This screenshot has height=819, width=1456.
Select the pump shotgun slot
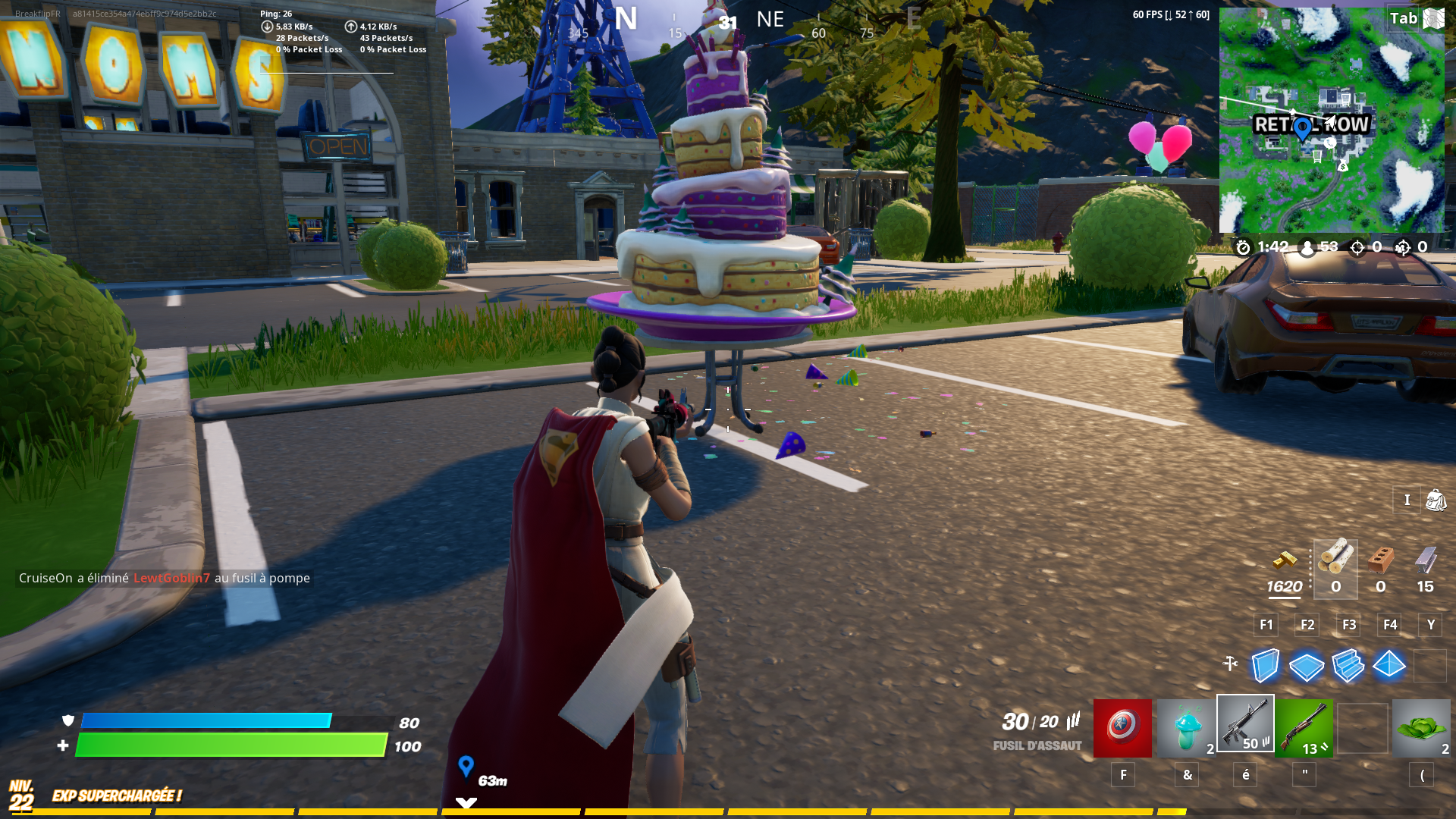pos(1306,728)
